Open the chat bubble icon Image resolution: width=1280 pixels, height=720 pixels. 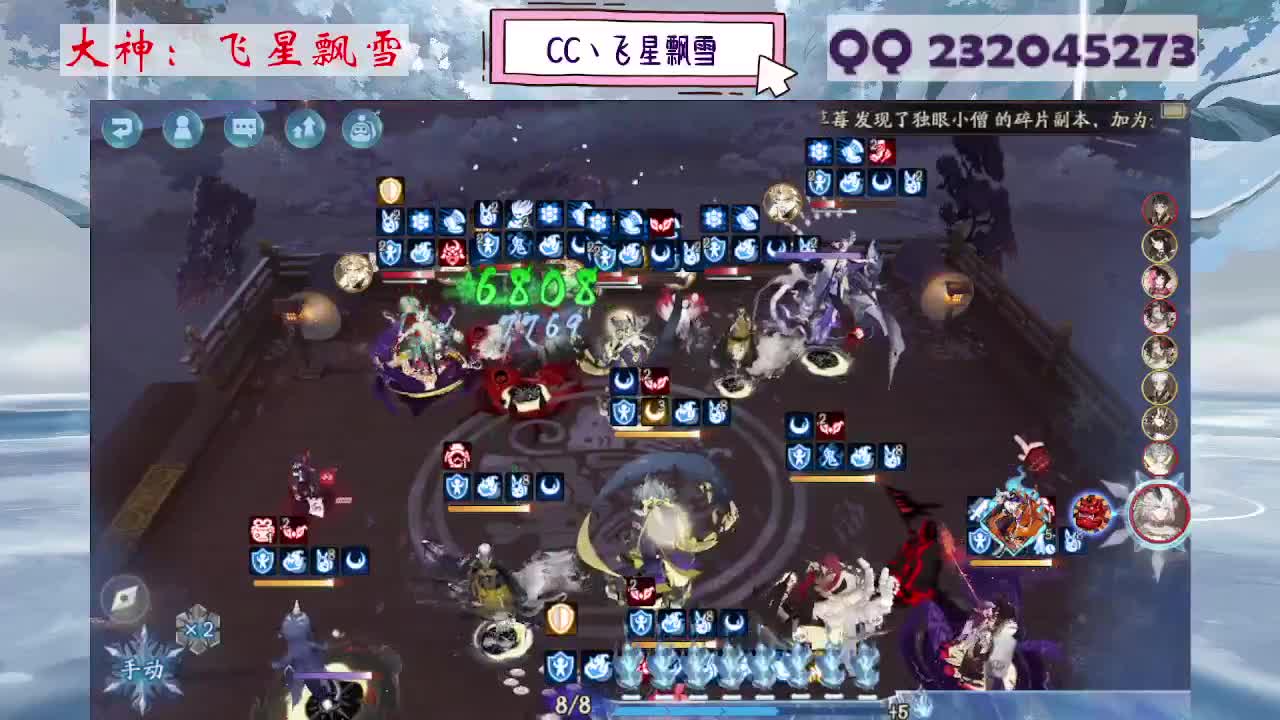pyautogui.click(x=242, y=128)
